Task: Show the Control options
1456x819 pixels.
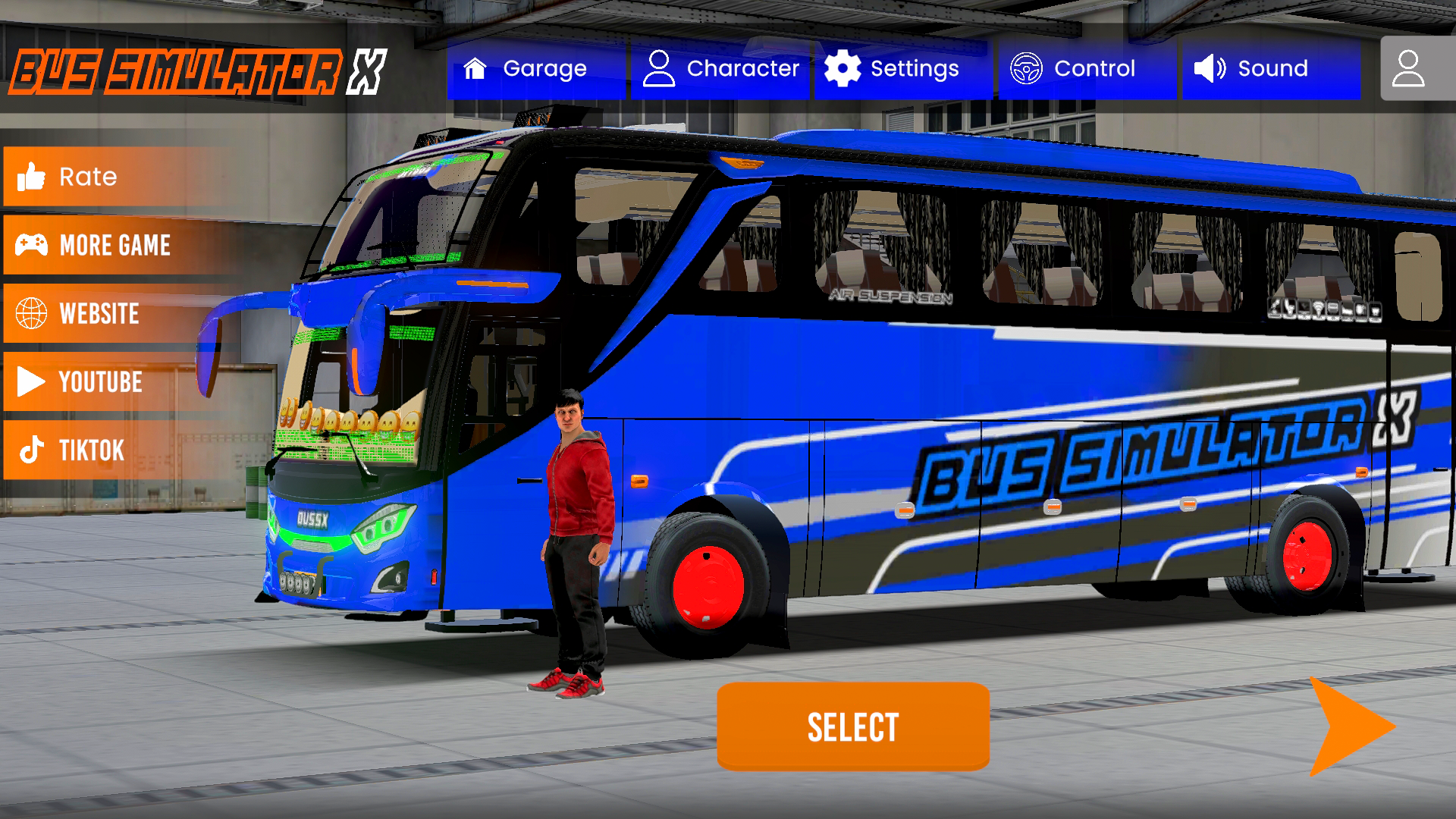Action: 1086,69
